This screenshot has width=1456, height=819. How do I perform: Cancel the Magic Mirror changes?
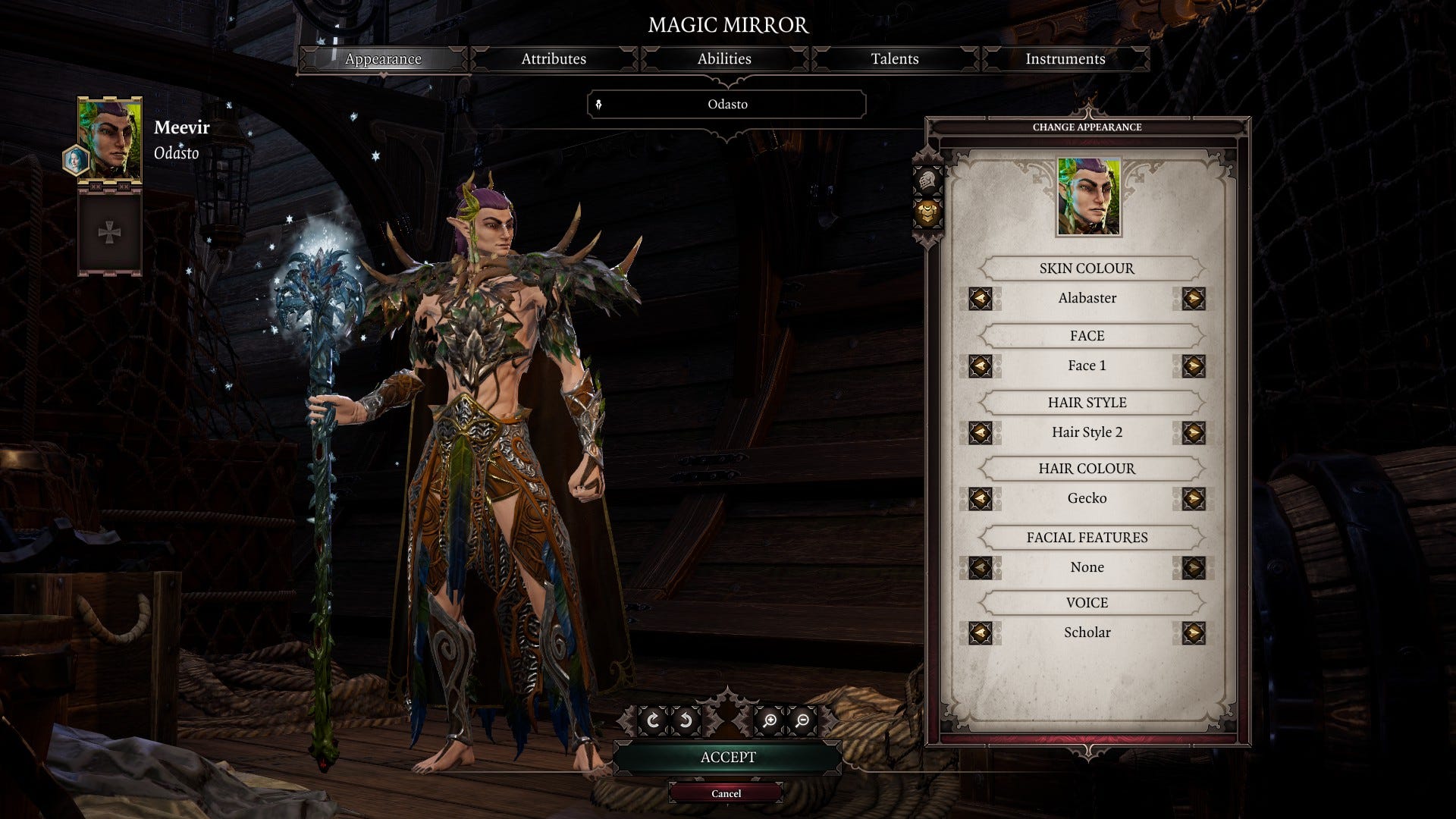[726, 793]
